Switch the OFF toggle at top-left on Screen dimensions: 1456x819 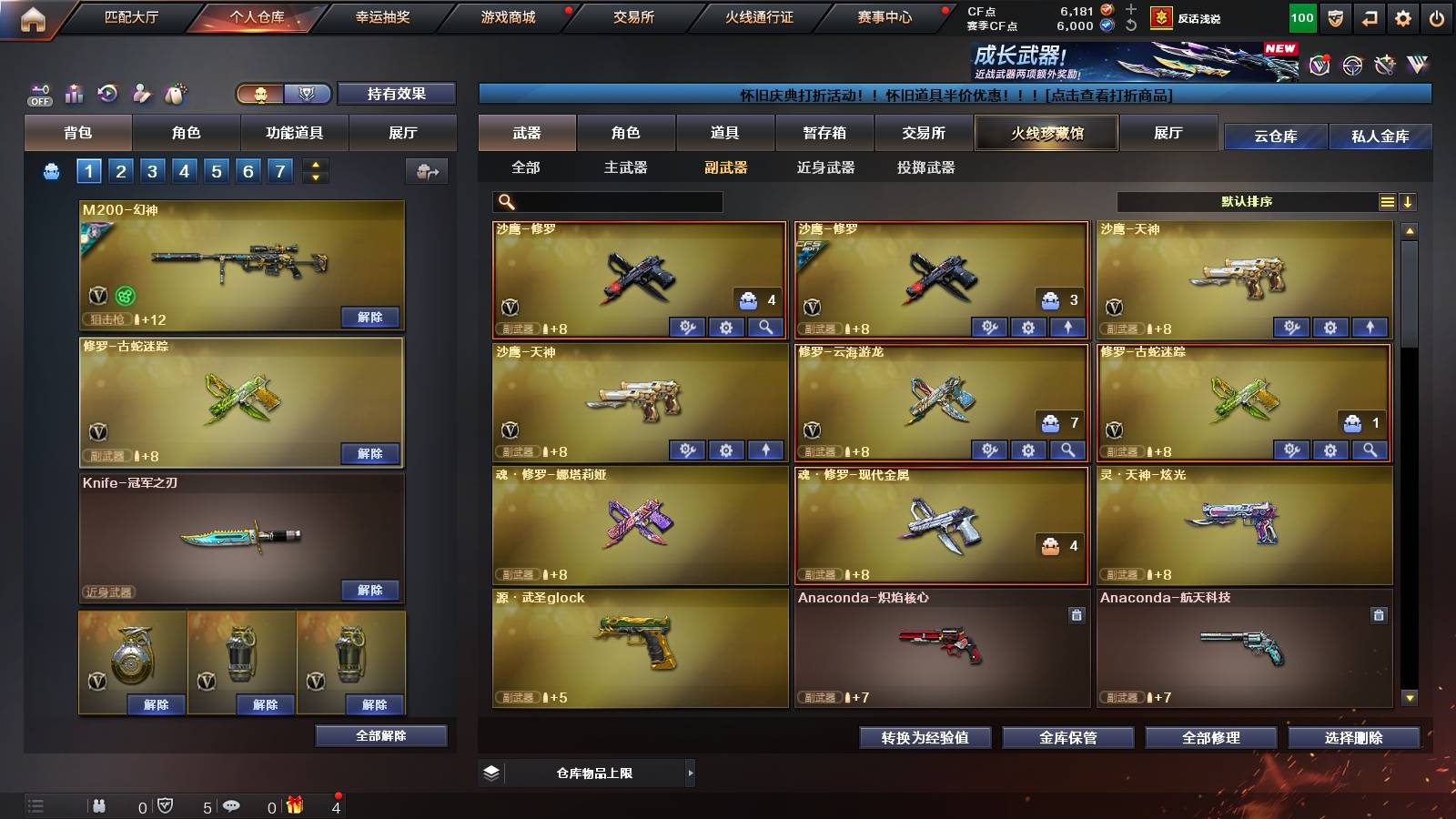click(38, 93)
